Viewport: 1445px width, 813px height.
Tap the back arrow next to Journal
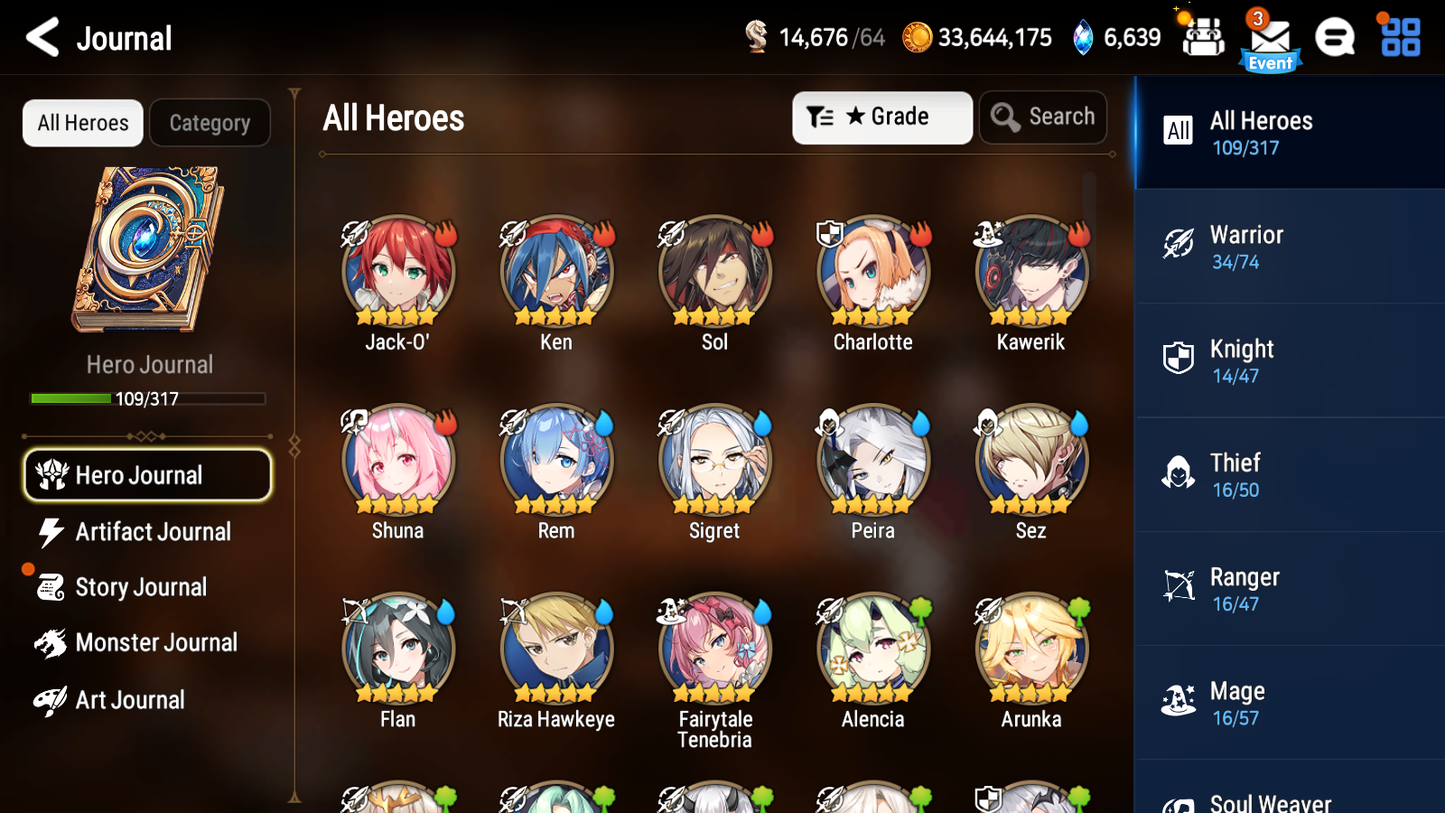point(41,37)
